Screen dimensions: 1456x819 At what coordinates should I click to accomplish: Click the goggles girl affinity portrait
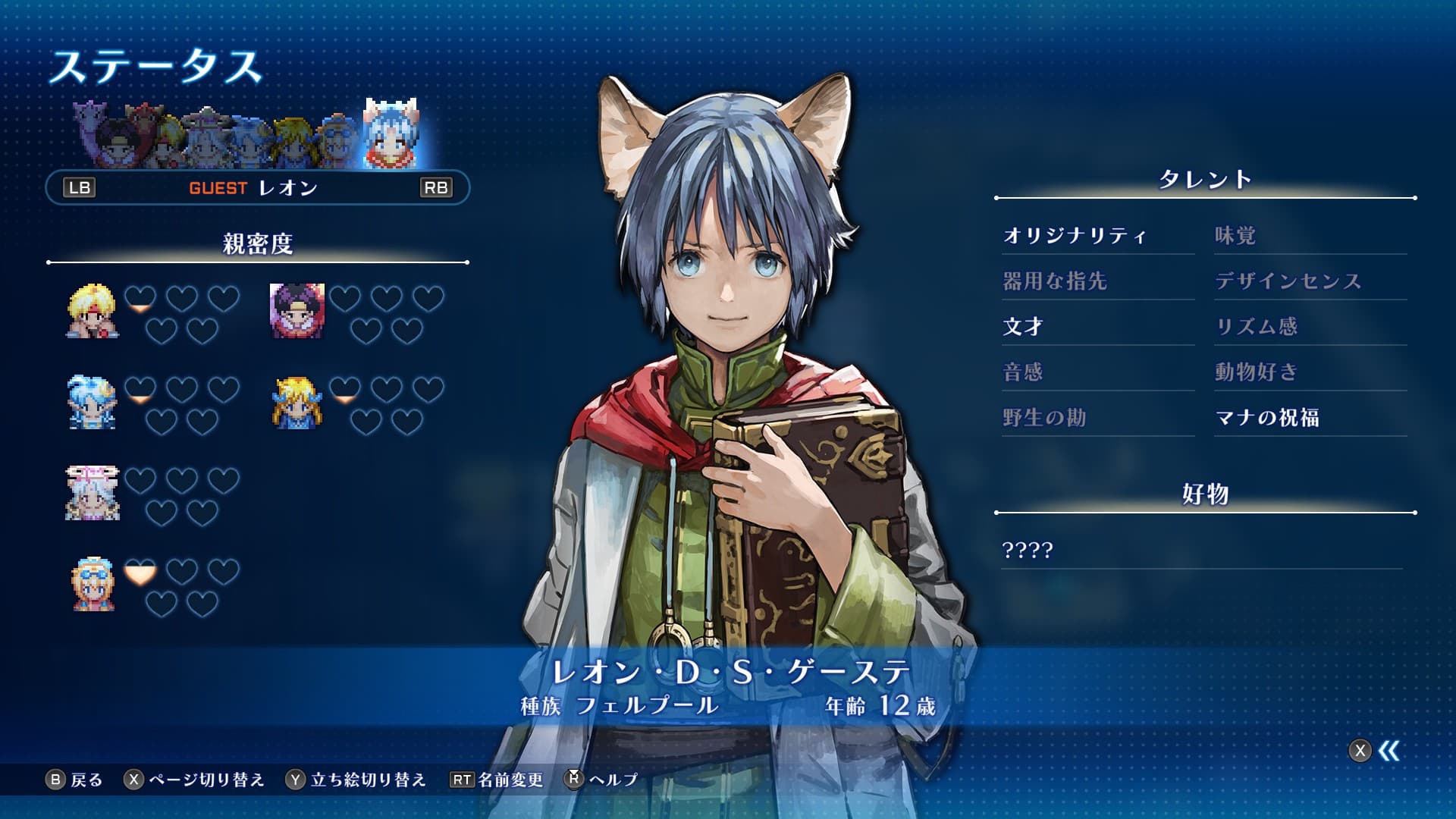[93, 584]
